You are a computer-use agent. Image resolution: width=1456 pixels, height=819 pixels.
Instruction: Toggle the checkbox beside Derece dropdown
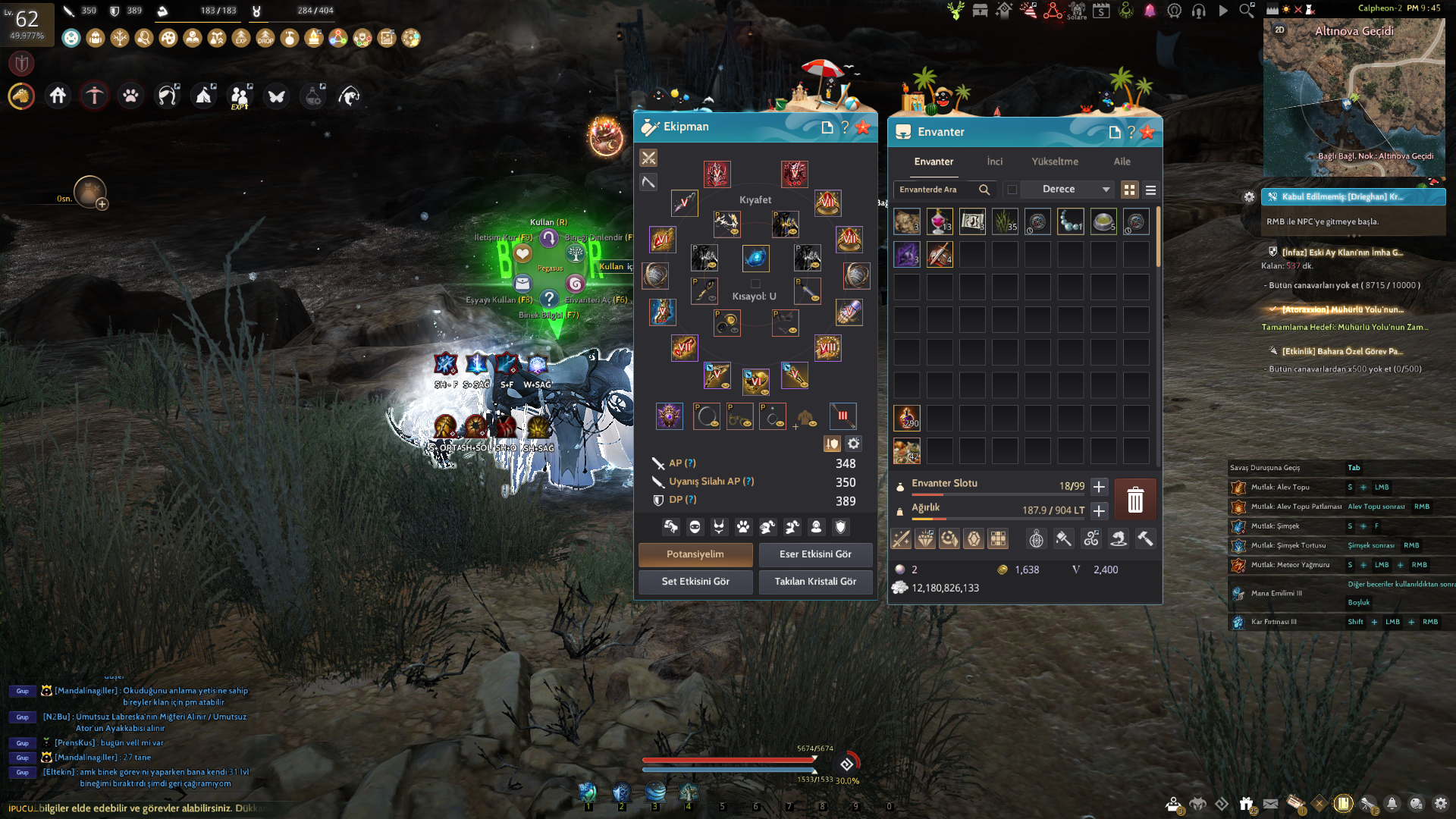click(1012, 190)
